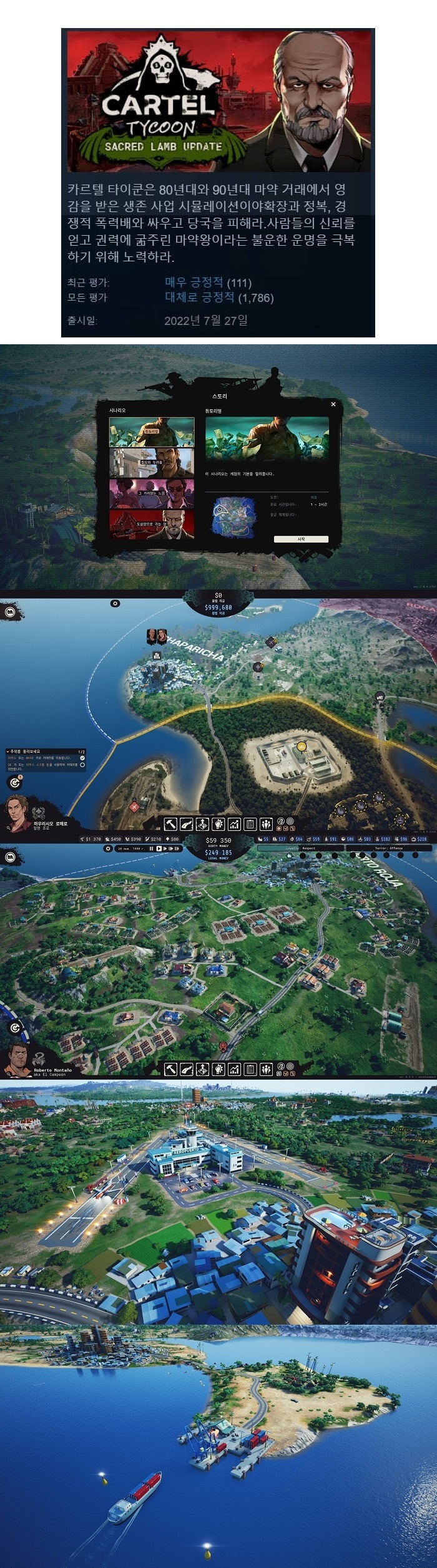Choose the 그 가라앉는 느낌 scenario
The height and width of the screenshot is (1568, 437).
point(152,493)
